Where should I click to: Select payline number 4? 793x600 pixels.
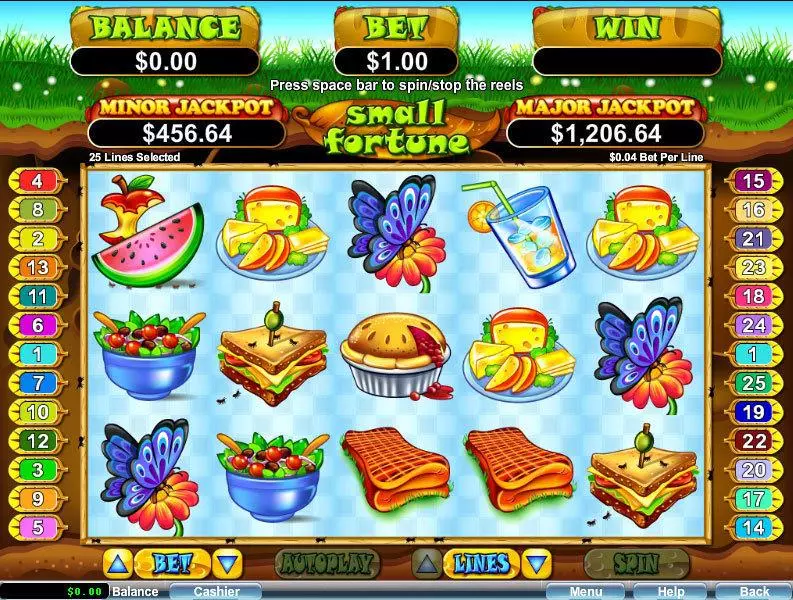38,181
